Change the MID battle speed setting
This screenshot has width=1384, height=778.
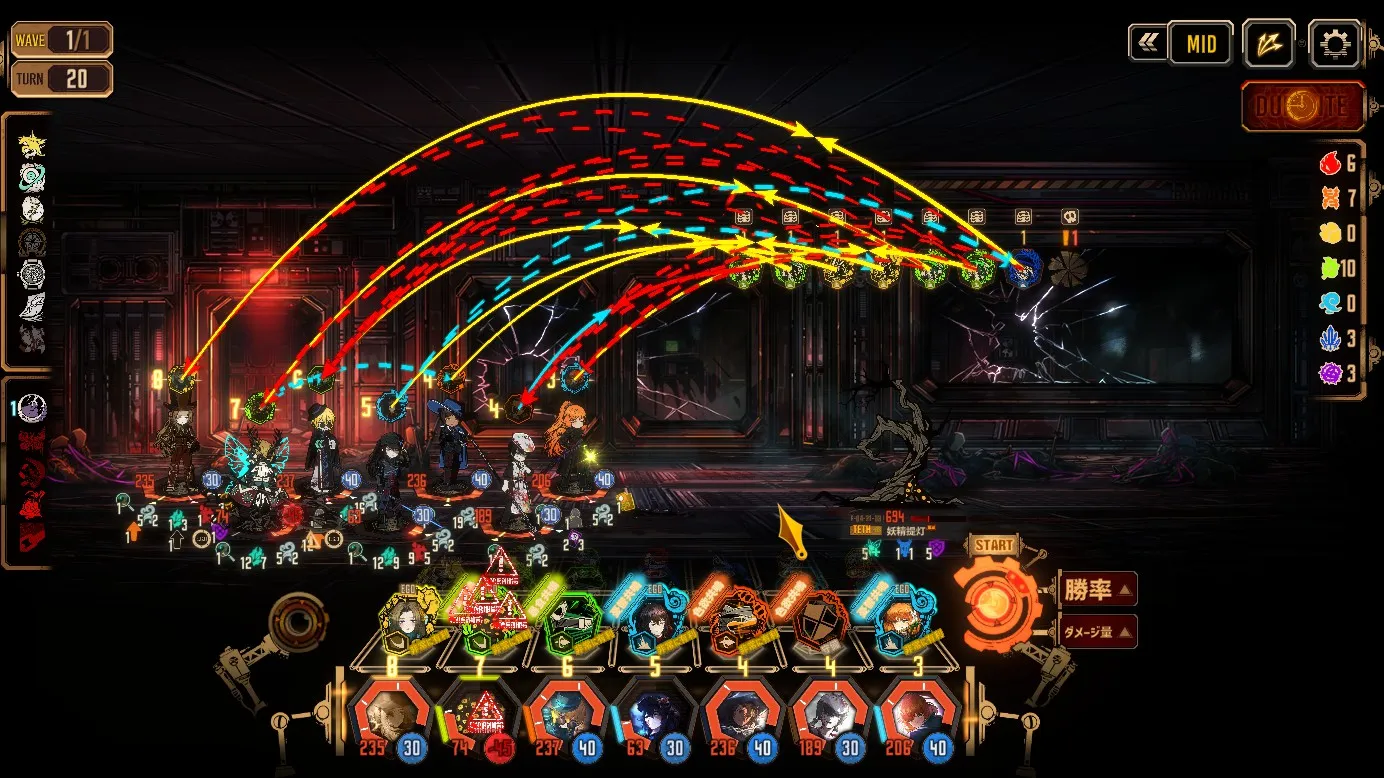[x=1201, y=44]
